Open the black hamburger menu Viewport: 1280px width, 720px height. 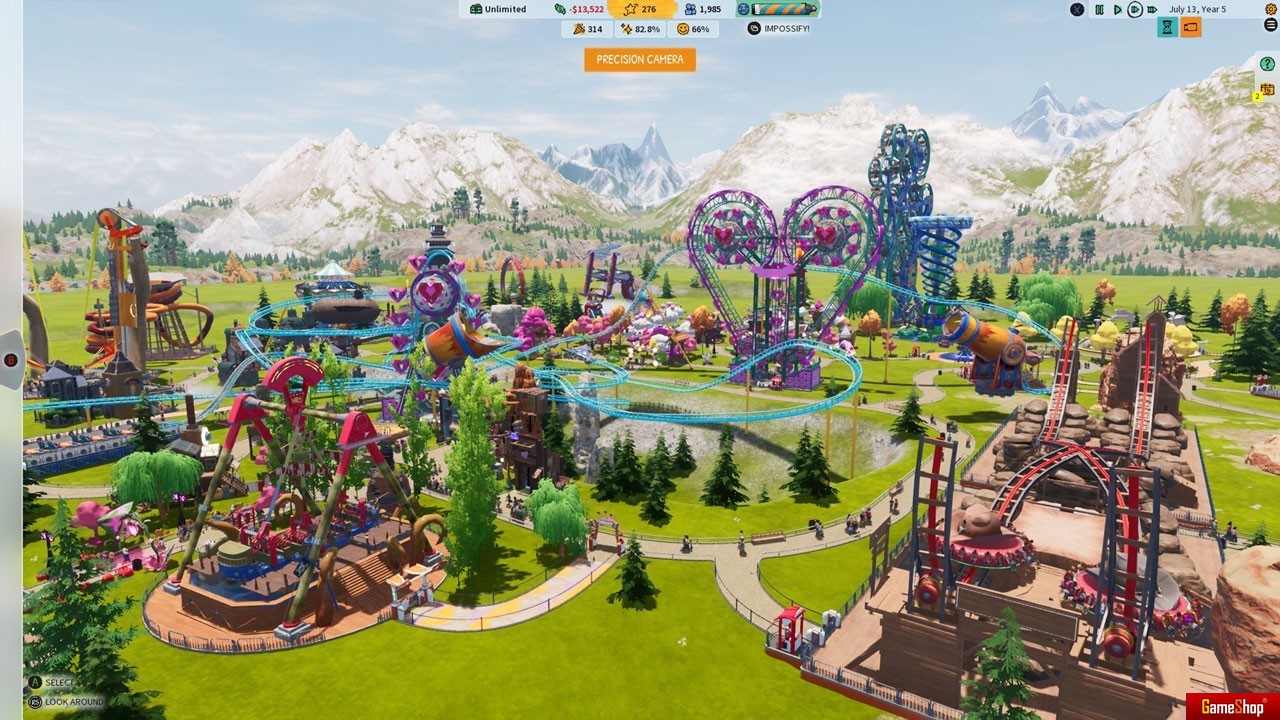pyautogui.click(x=1271, y=25)
